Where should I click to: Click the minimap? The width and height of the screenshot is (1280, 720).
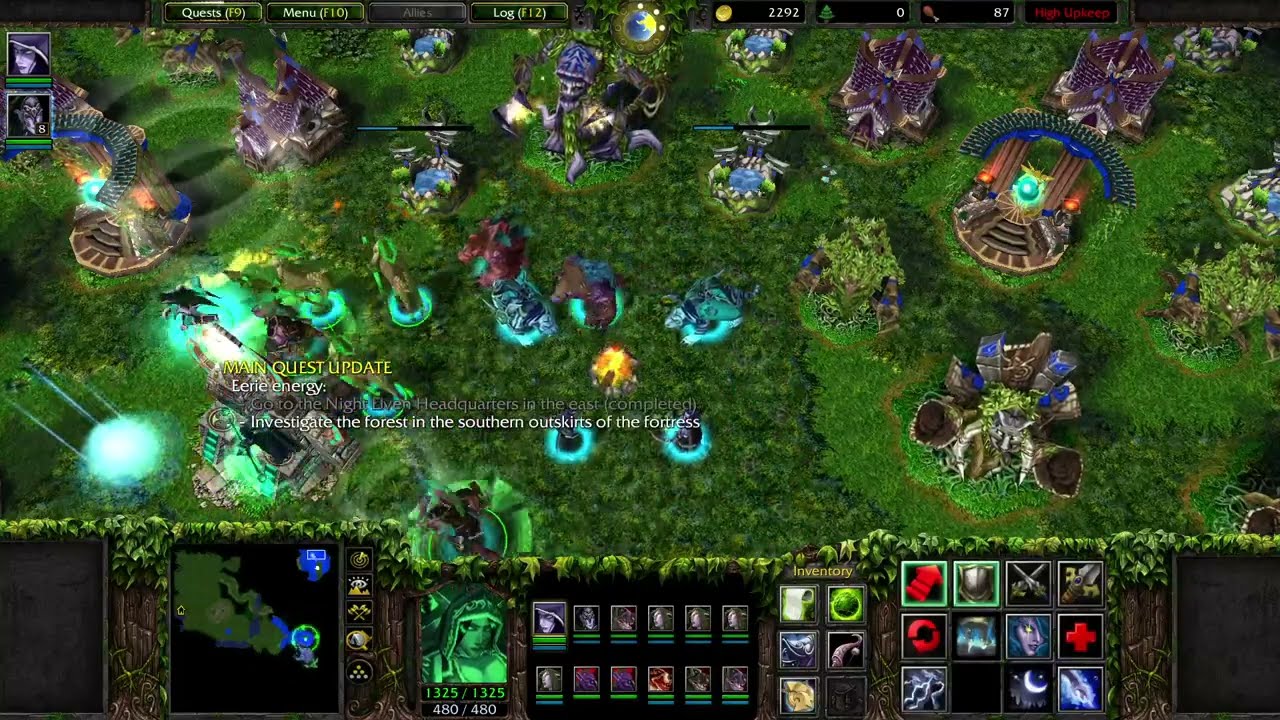point(252,612)
